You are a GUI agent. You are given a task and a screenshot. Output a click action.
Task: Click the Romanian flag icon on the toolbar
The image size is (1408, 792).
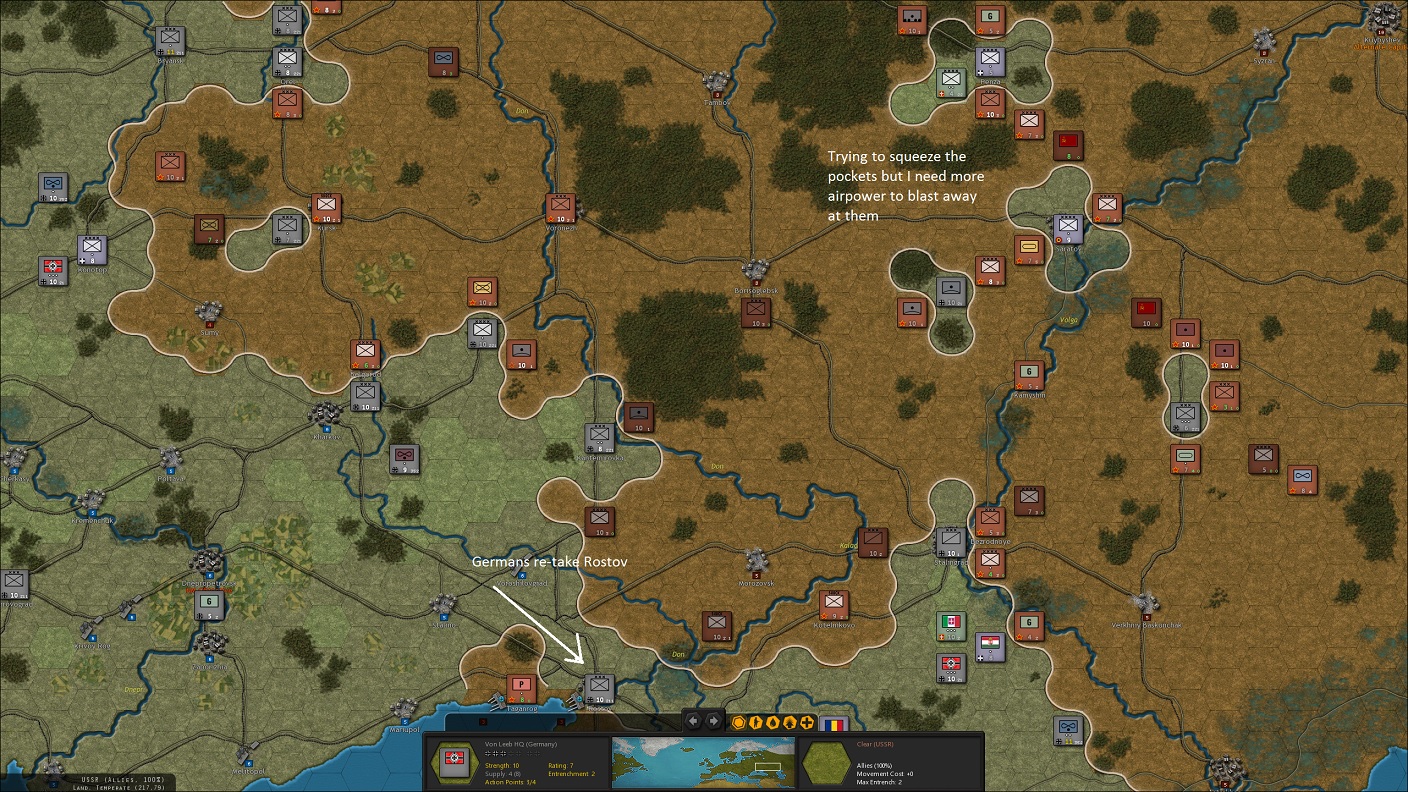pos(834,724)
